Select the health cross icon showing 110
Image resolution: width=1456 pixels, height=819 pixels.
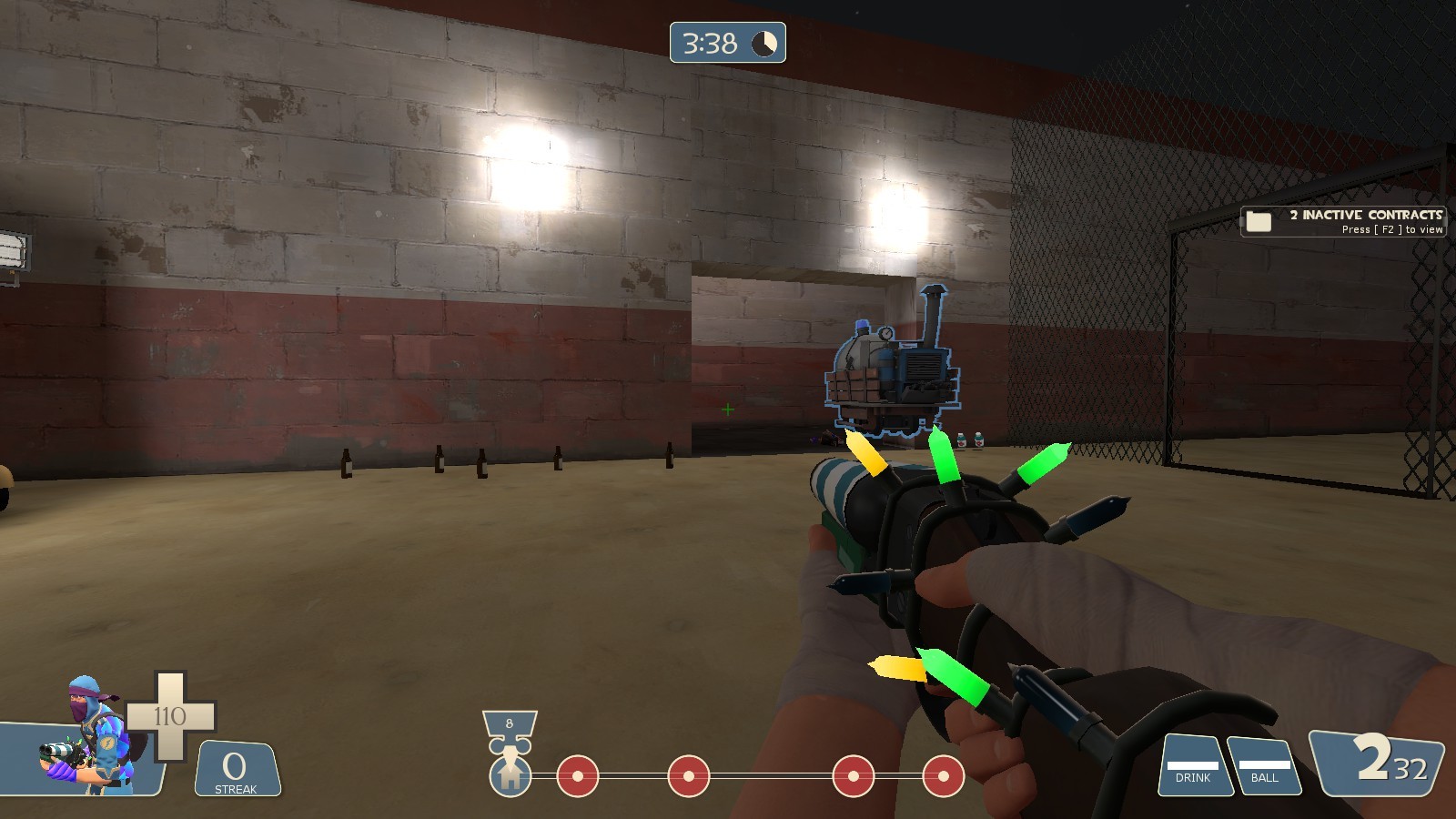169,714
